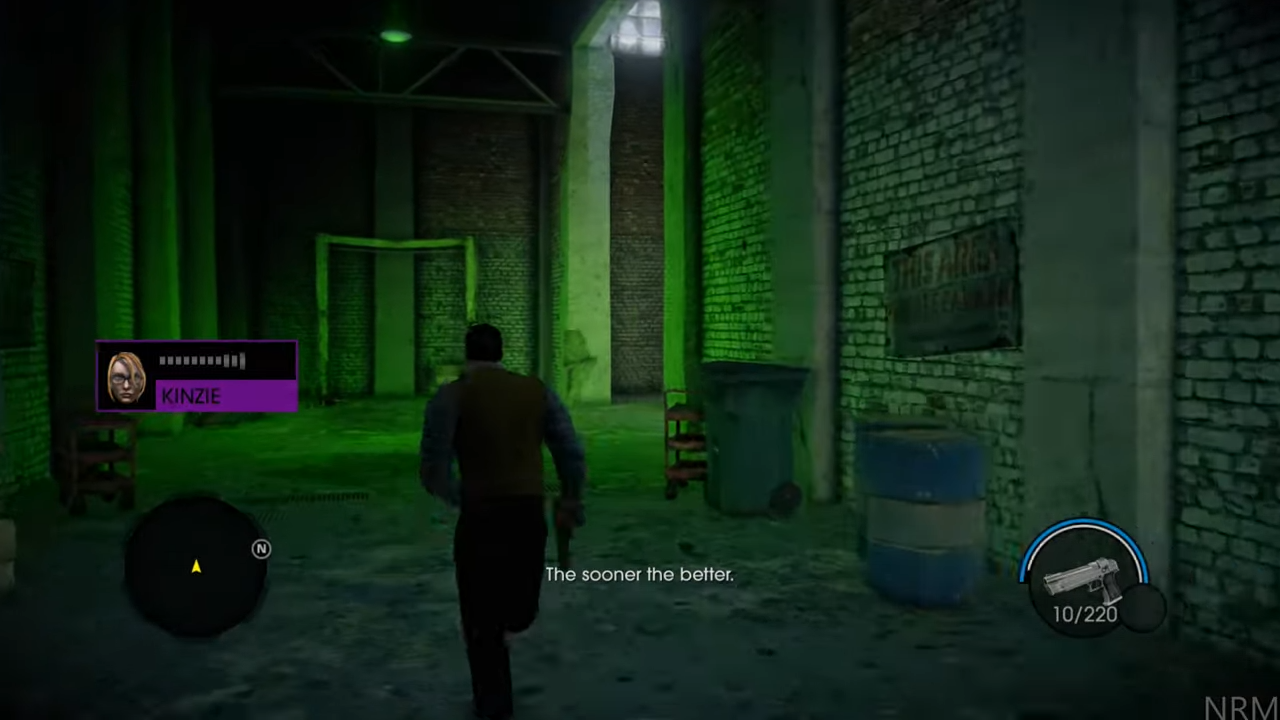
Task: Select the voice waveform indicator above KINZIE
Action: click(x=203, y=361)
